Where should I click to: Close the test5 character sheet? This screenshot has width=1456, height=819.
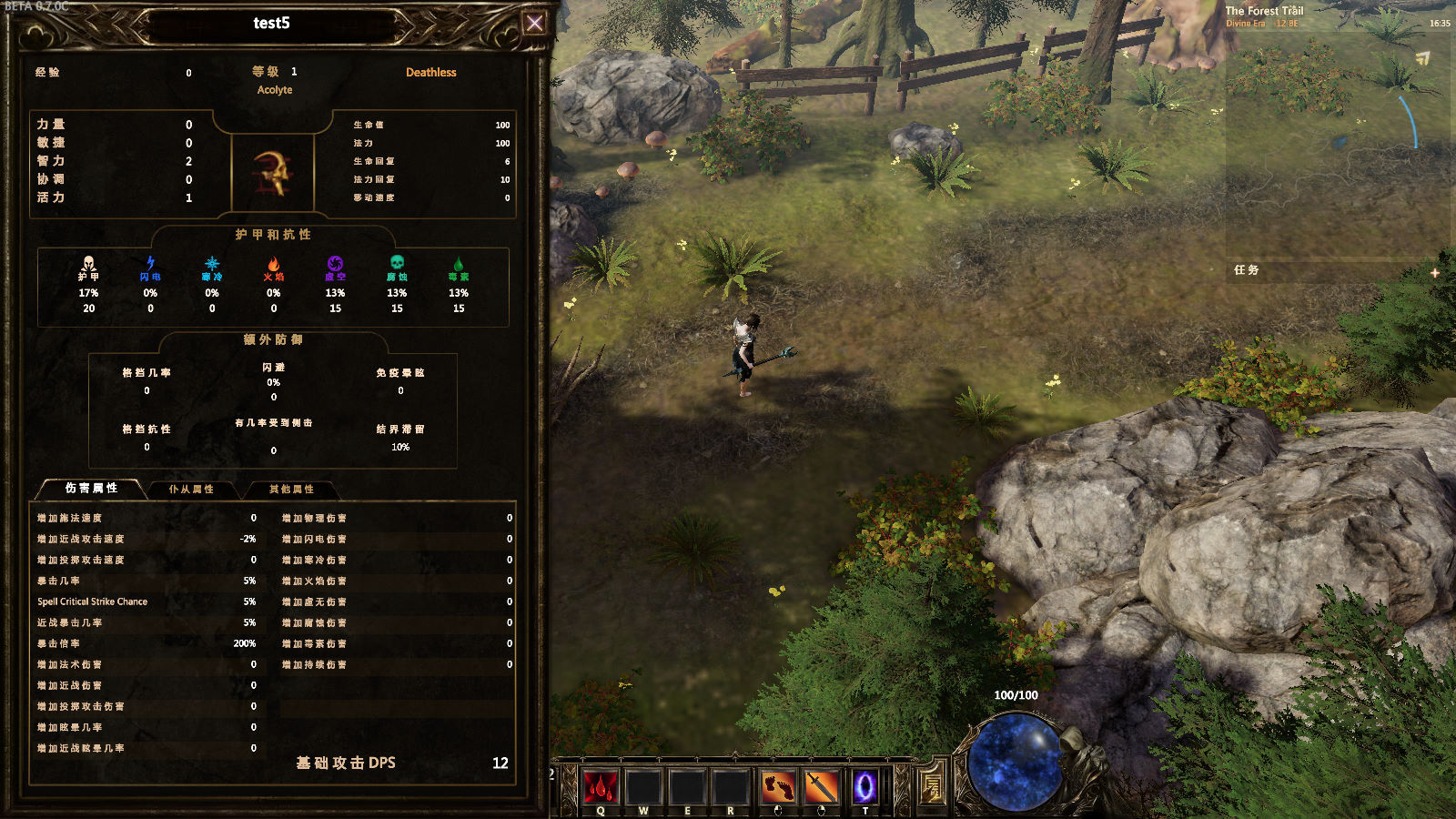tap(534, 24)
